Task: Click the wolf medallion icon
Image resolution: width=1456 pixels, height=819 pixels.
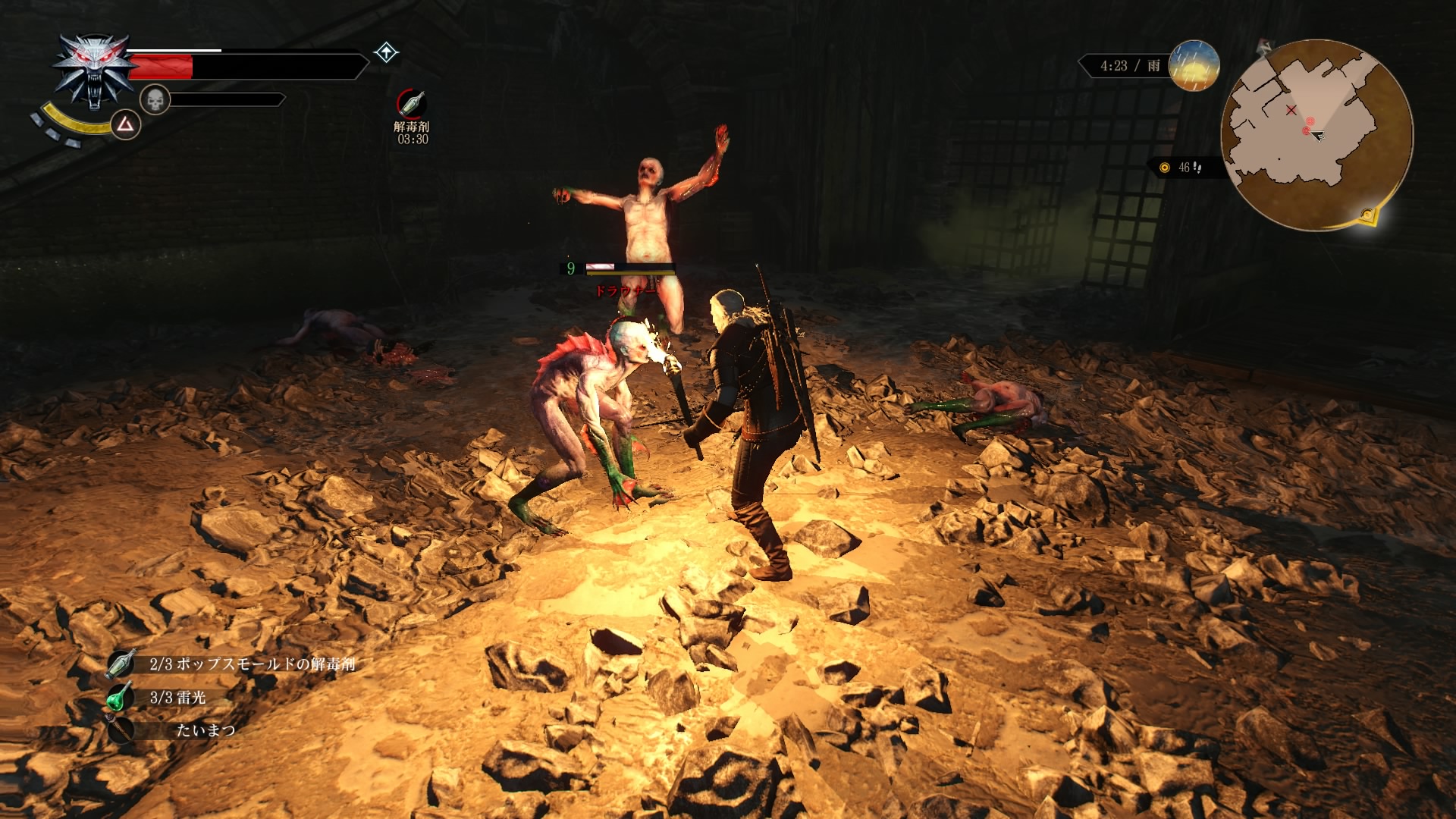Action: pyautogui.click(x=93, y=71)
